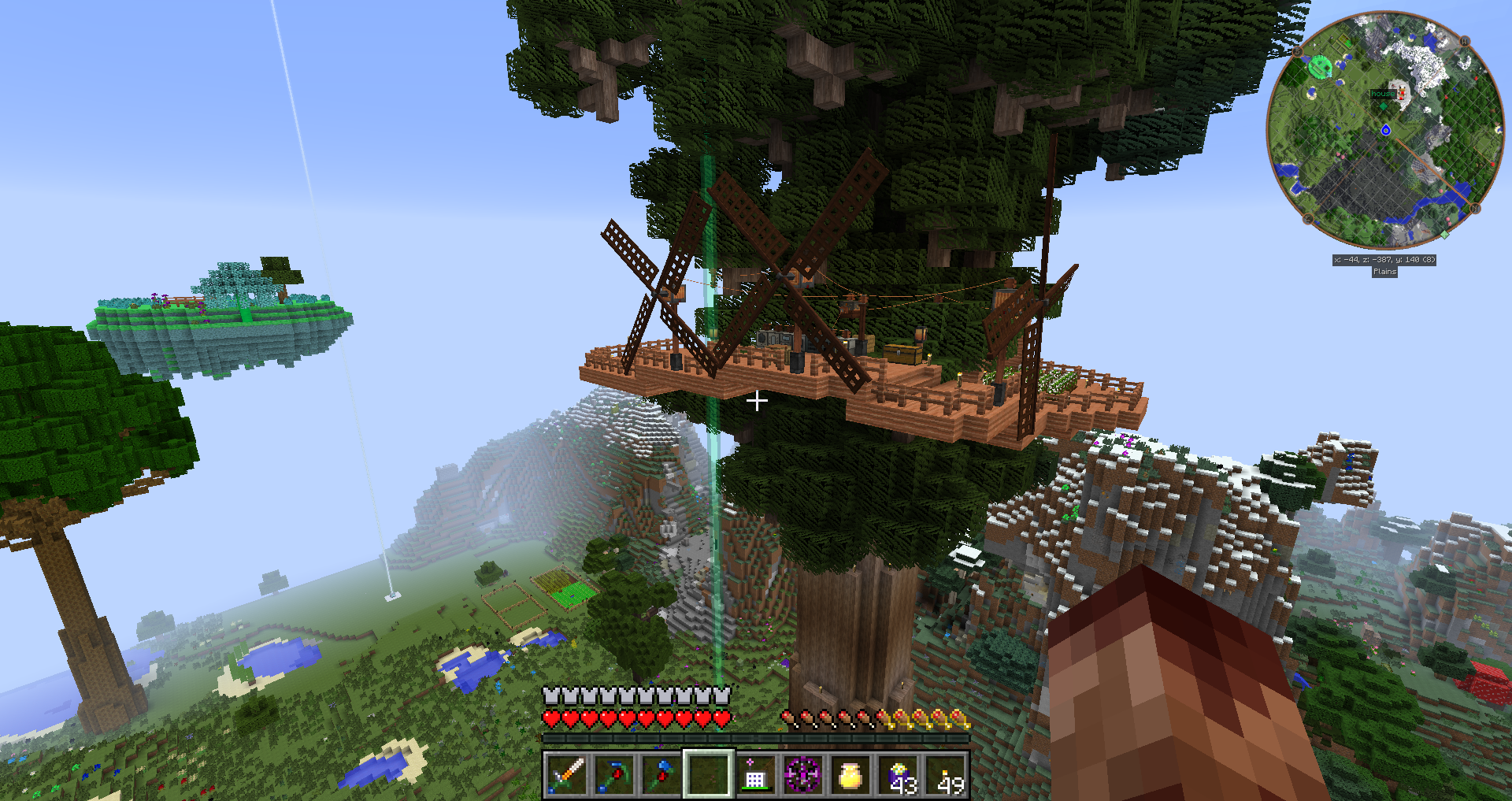1512x801 pixels.
Task: Click the minimap's E compass marker
Action: 1308,219
